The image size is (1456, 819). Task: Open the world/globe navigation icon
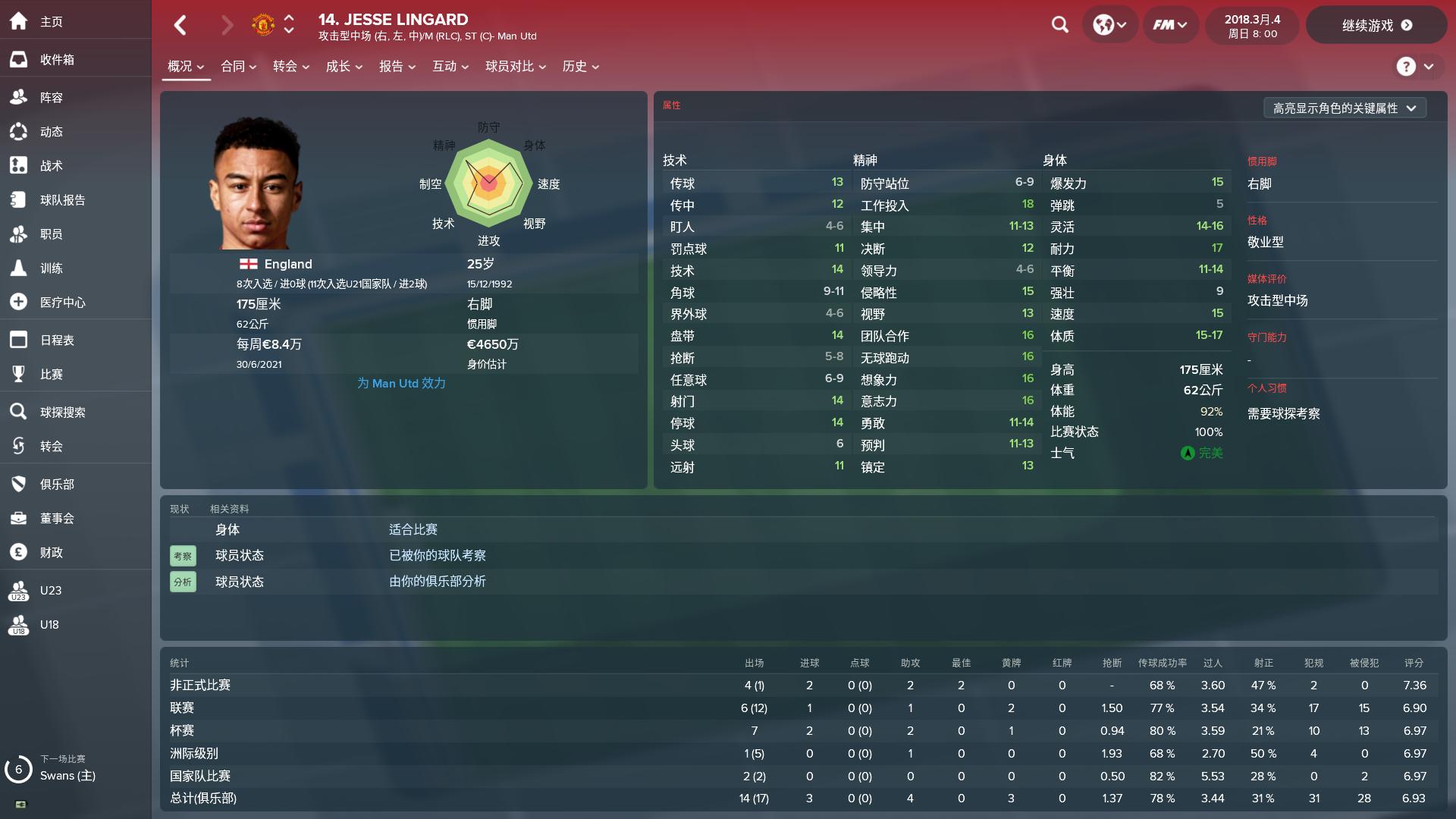tap(1106, 25)
